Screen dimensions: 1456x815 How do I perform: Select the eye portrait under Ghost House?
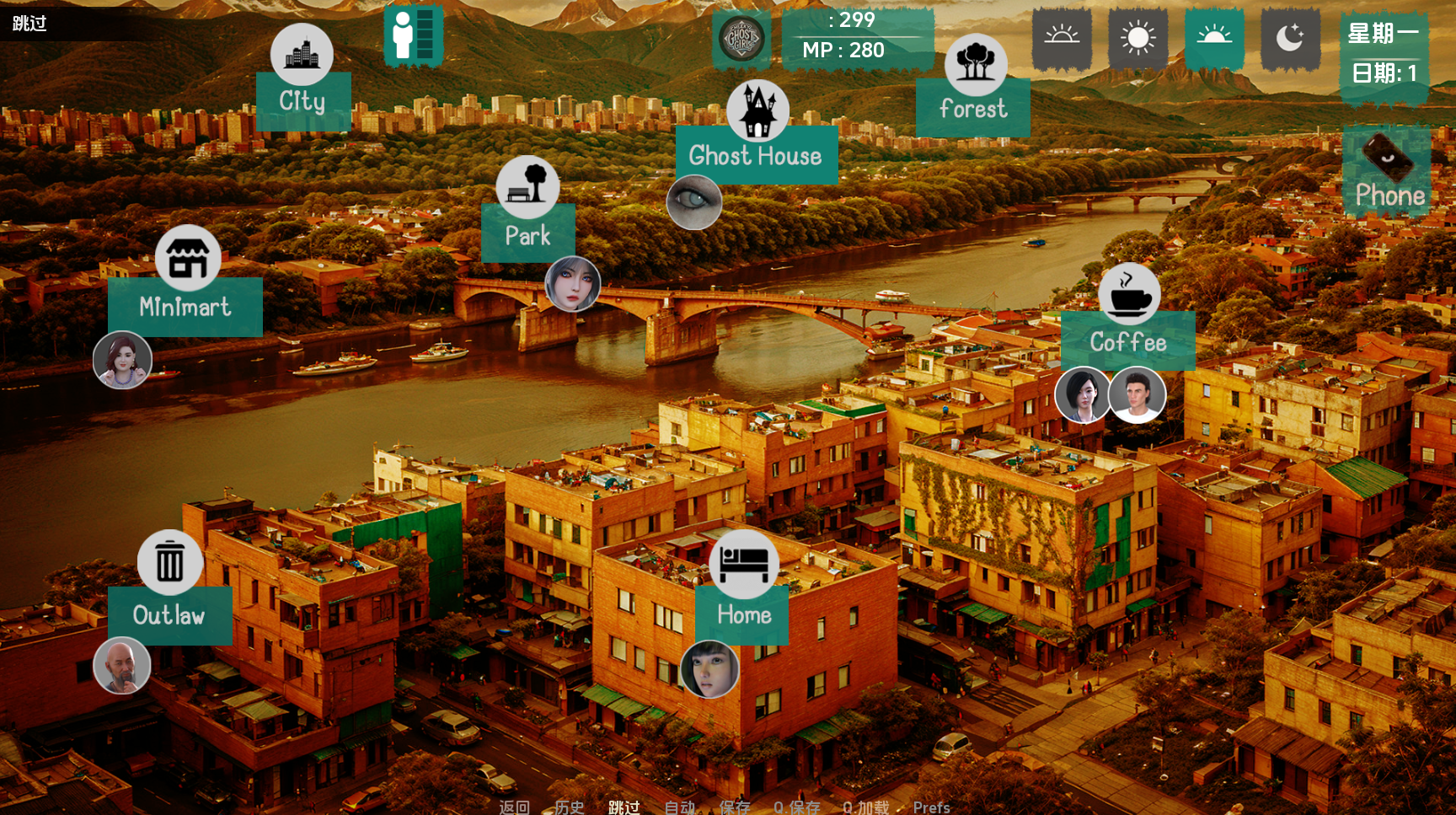[x=694, y=202]
